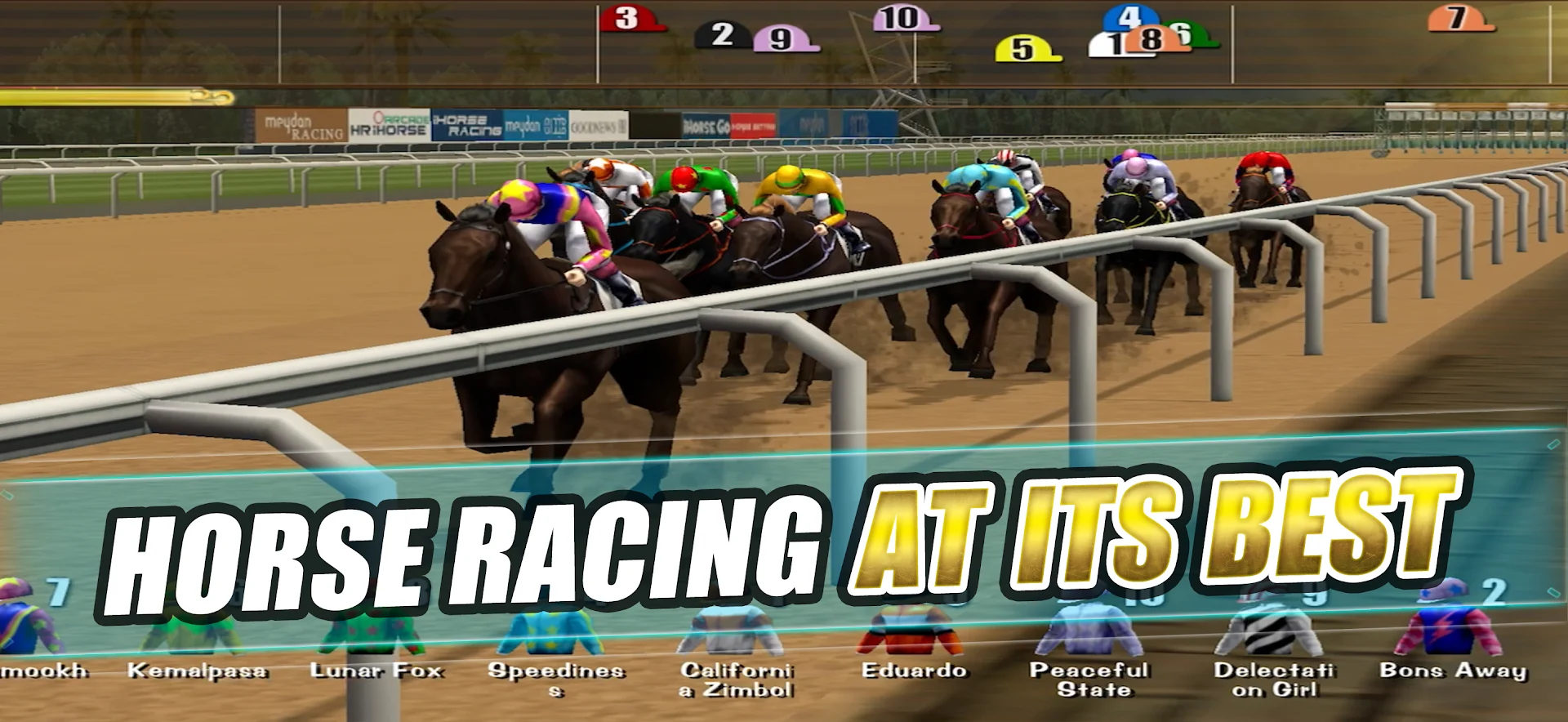The width and height of the screenshot is (1568, 722).
Task: Click the yellow number 5 cap icon
Action: [1021, 49]
